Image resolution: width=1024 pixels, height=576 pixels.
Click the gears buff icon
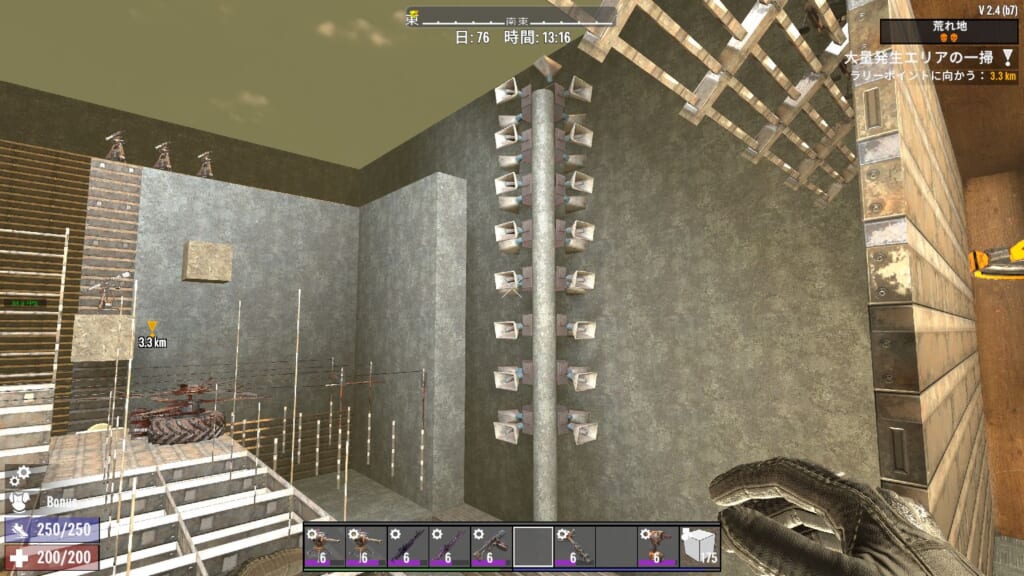click(19, 476)
